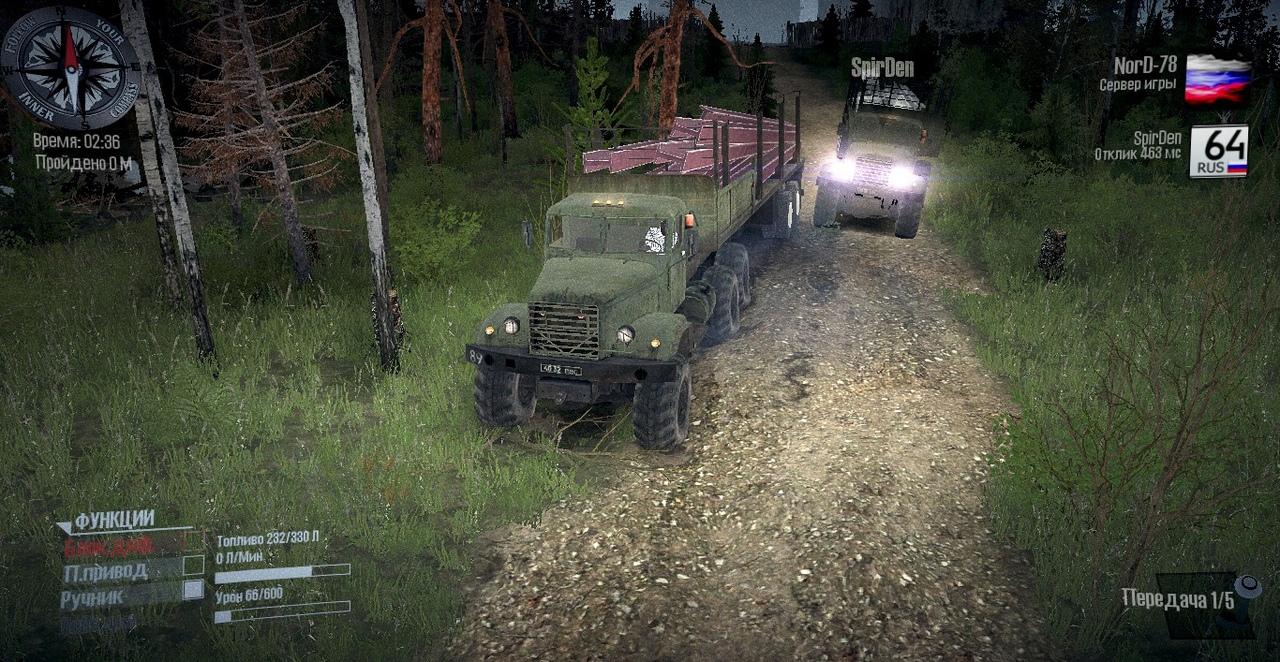Toggle the Ручник handbrake checkbox
The height and width of the screenshot is (662, 1280).
(193, 590)
